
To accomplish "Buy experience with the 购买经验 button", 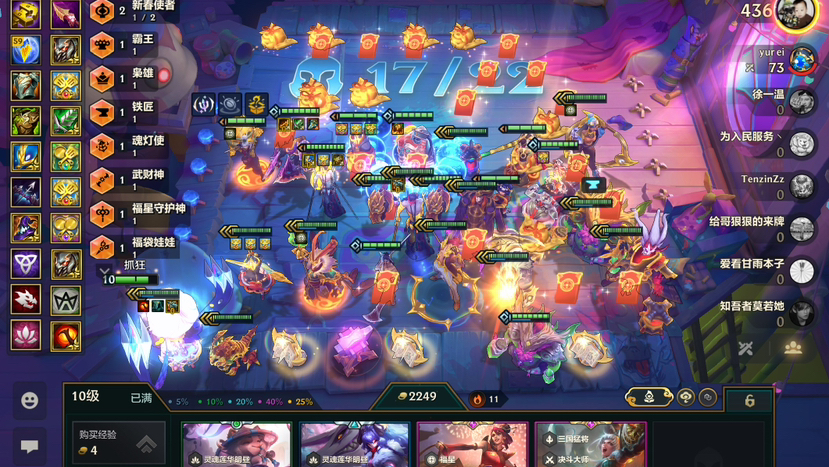I will point(117,442).
